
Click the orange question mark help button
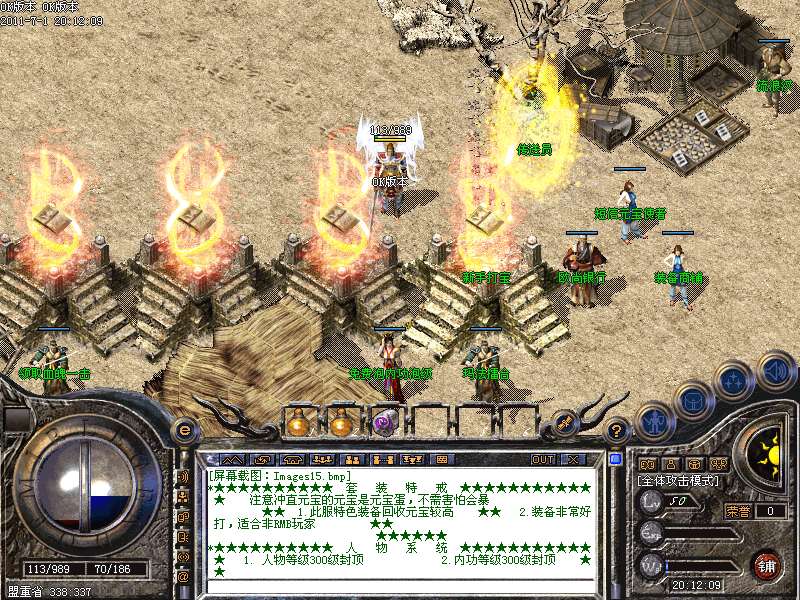tap(618, 430)
